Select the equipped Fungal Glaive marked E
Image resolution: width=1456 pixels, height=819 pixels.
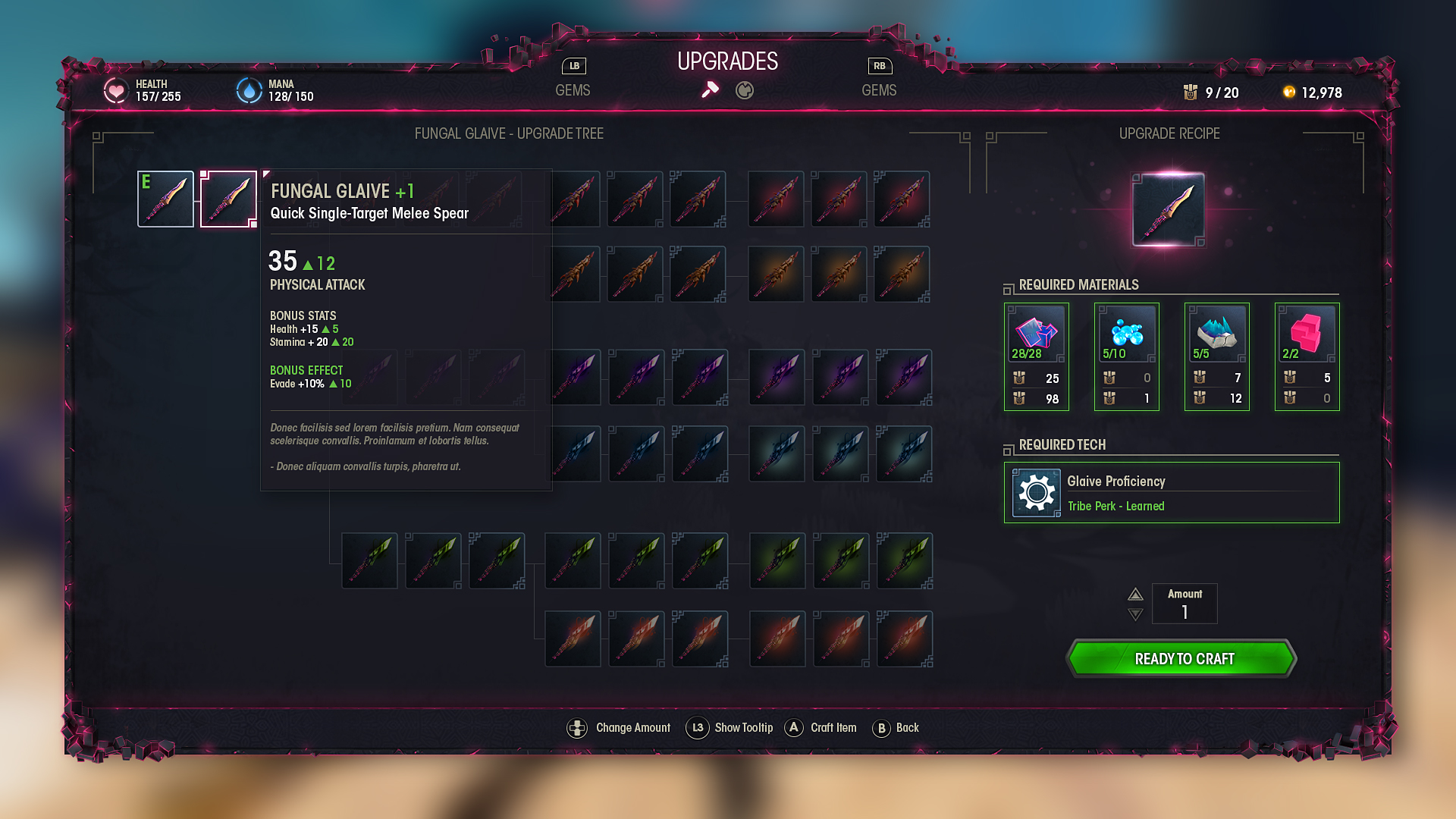tap(165, 199)
